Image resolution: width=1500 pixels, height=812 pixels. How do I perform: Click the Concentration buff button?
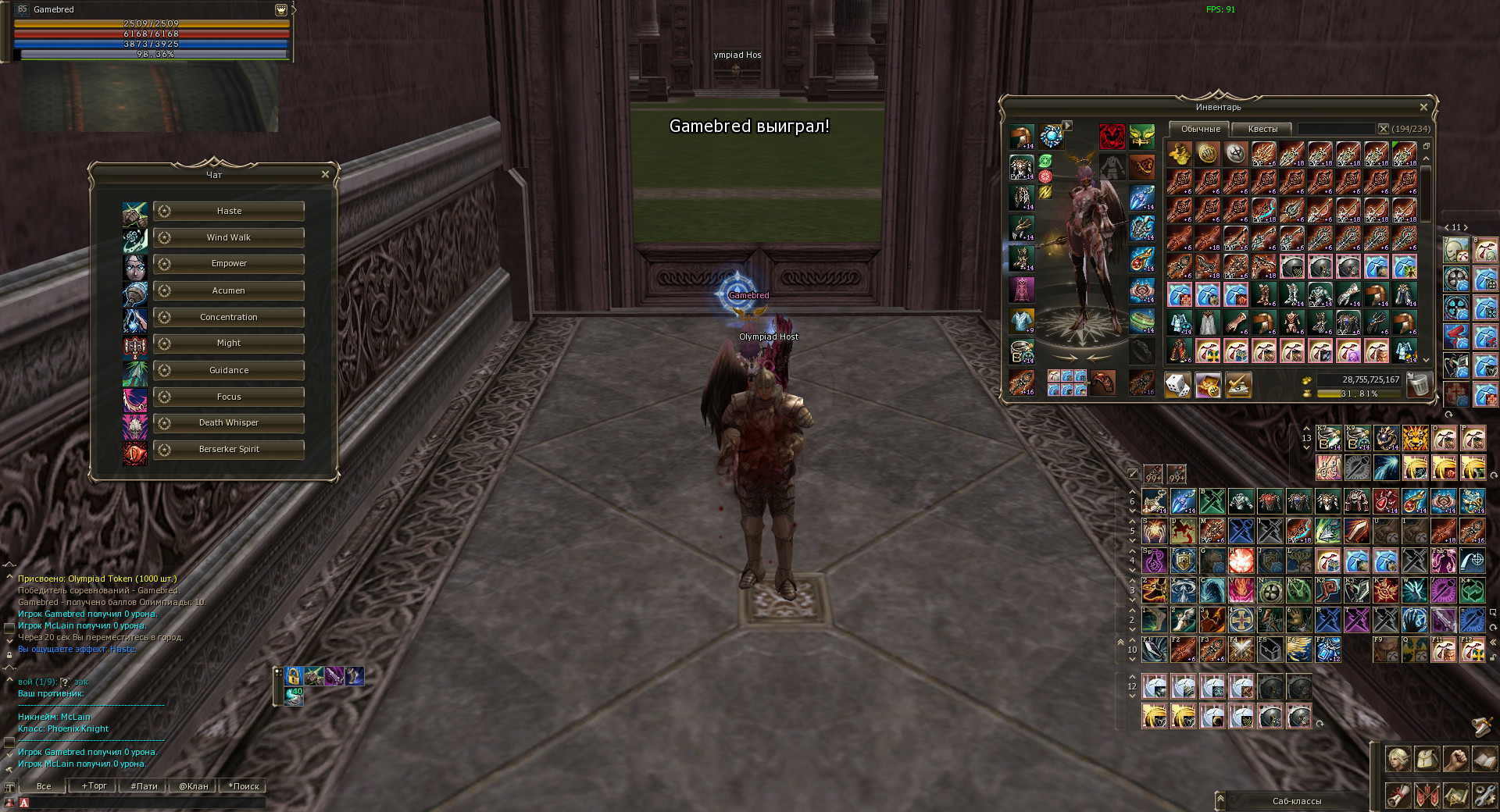pos(228,317)
